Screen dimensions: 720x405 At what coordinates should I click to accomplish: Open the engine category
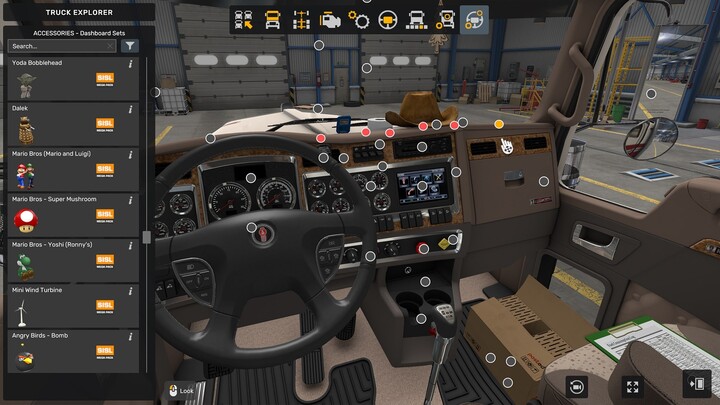[330, 20]
